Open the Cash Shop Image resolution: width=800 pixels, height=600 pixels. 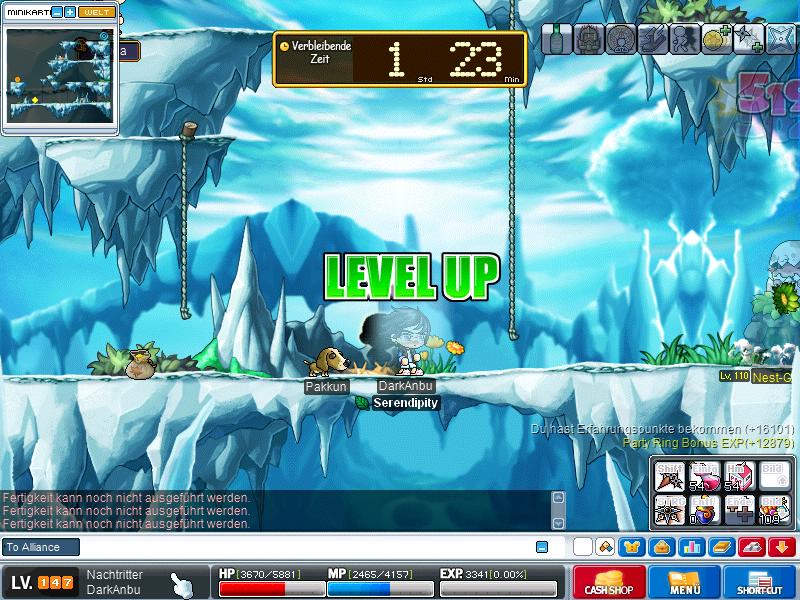[608, 582]
